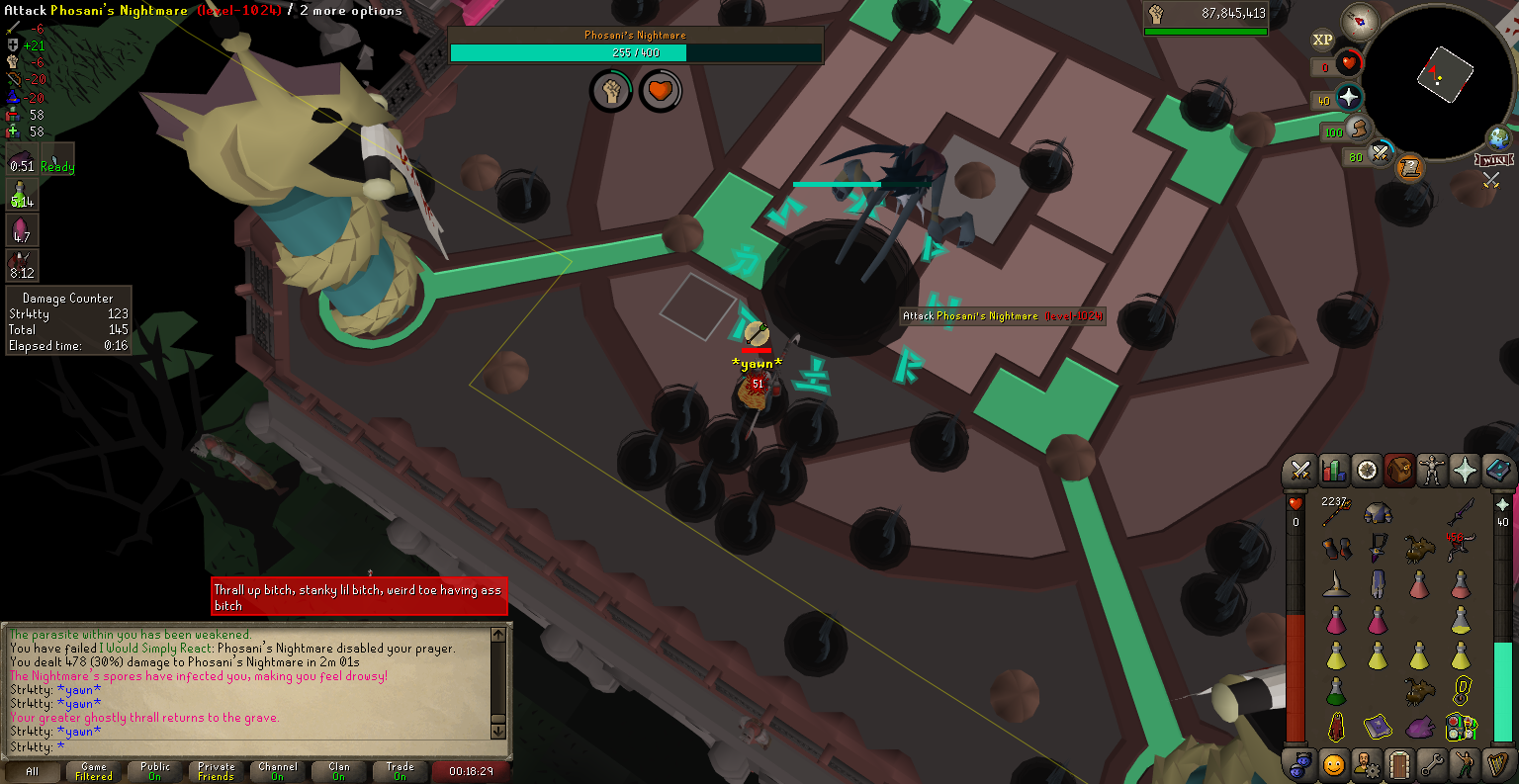Open the wrench Settings tab
The image size is (1519, 784).
click(1431, 764)
